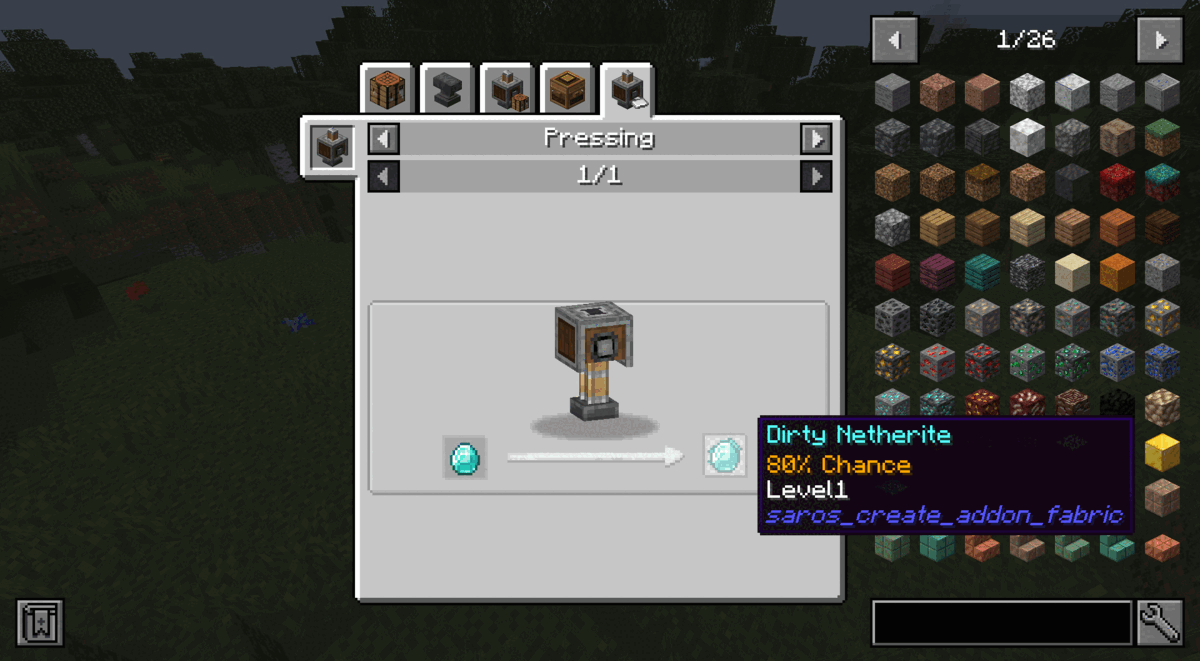Go to previous recipe category before Pressing
This screenshot has width=1200, height=661.
[x=384, y=139]
